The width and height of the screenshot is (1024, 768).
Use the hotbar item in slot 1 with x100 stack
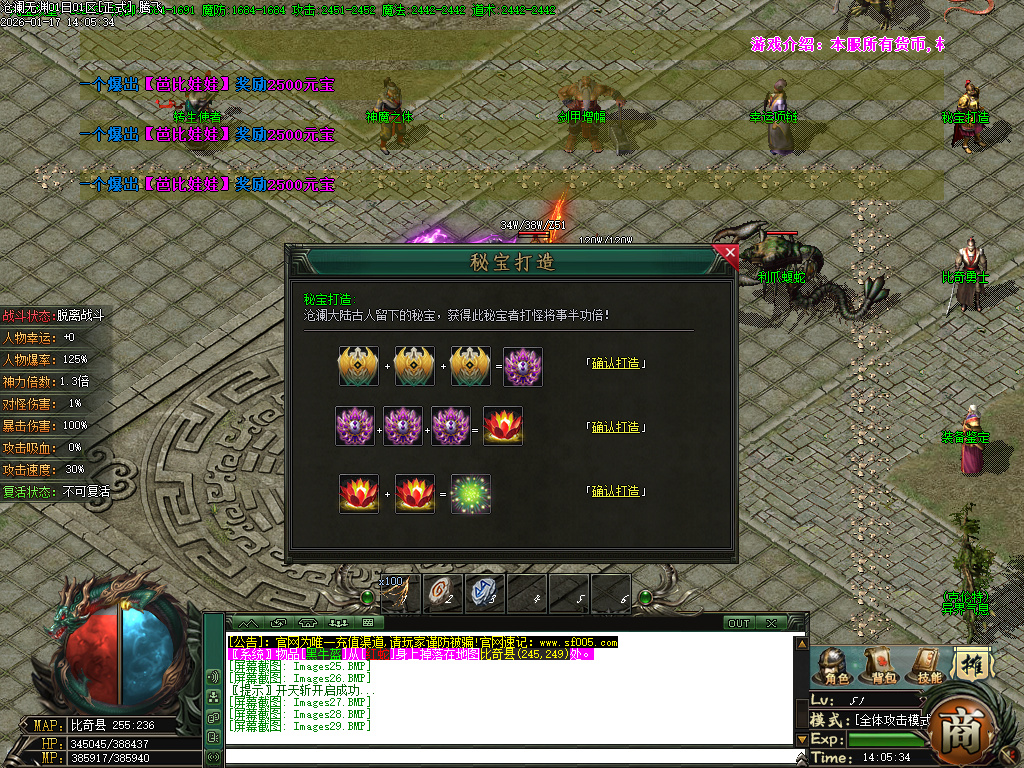click(400, 594)
